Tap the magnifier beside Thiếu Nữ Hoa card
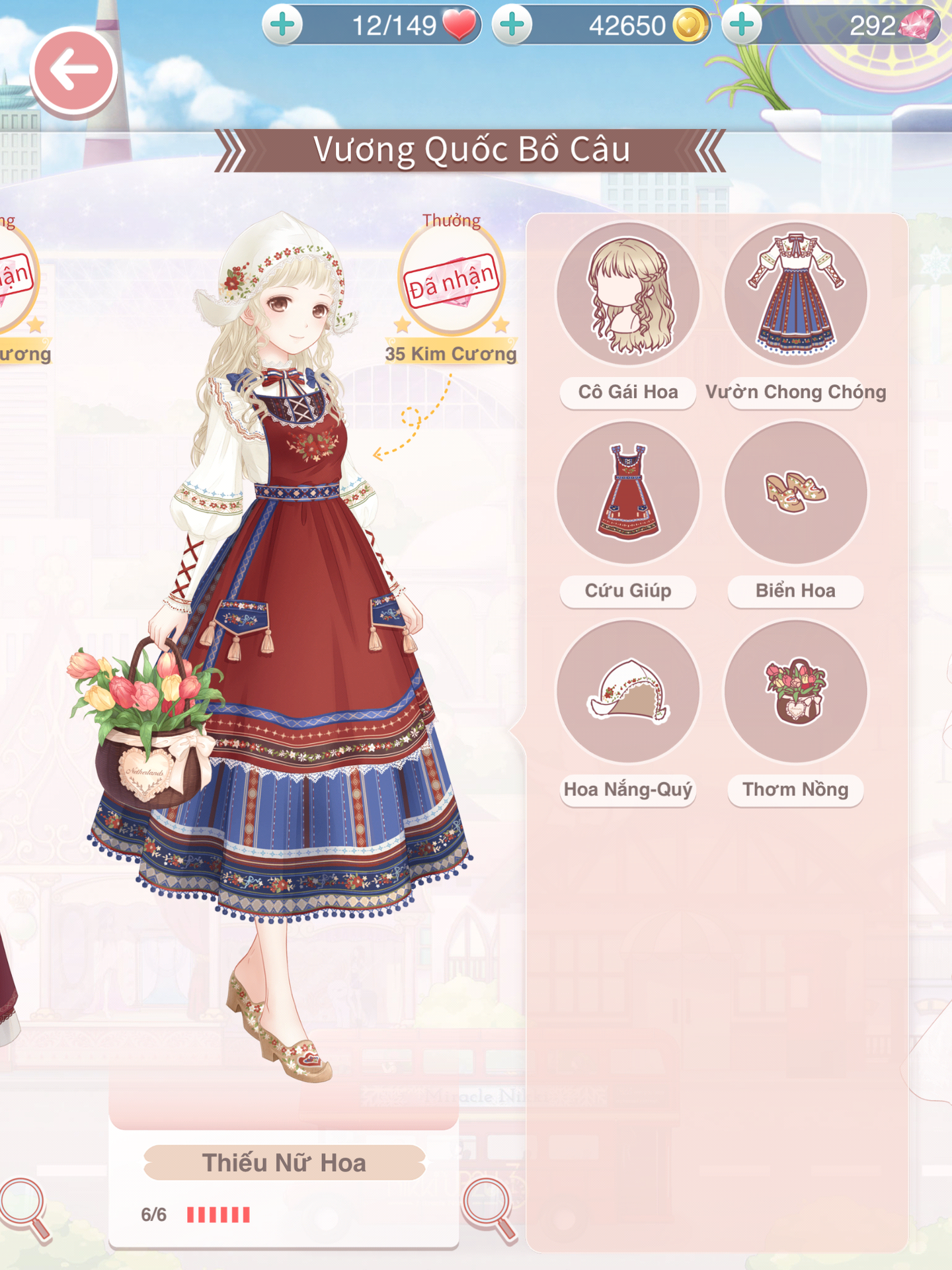 [488, 1207]
